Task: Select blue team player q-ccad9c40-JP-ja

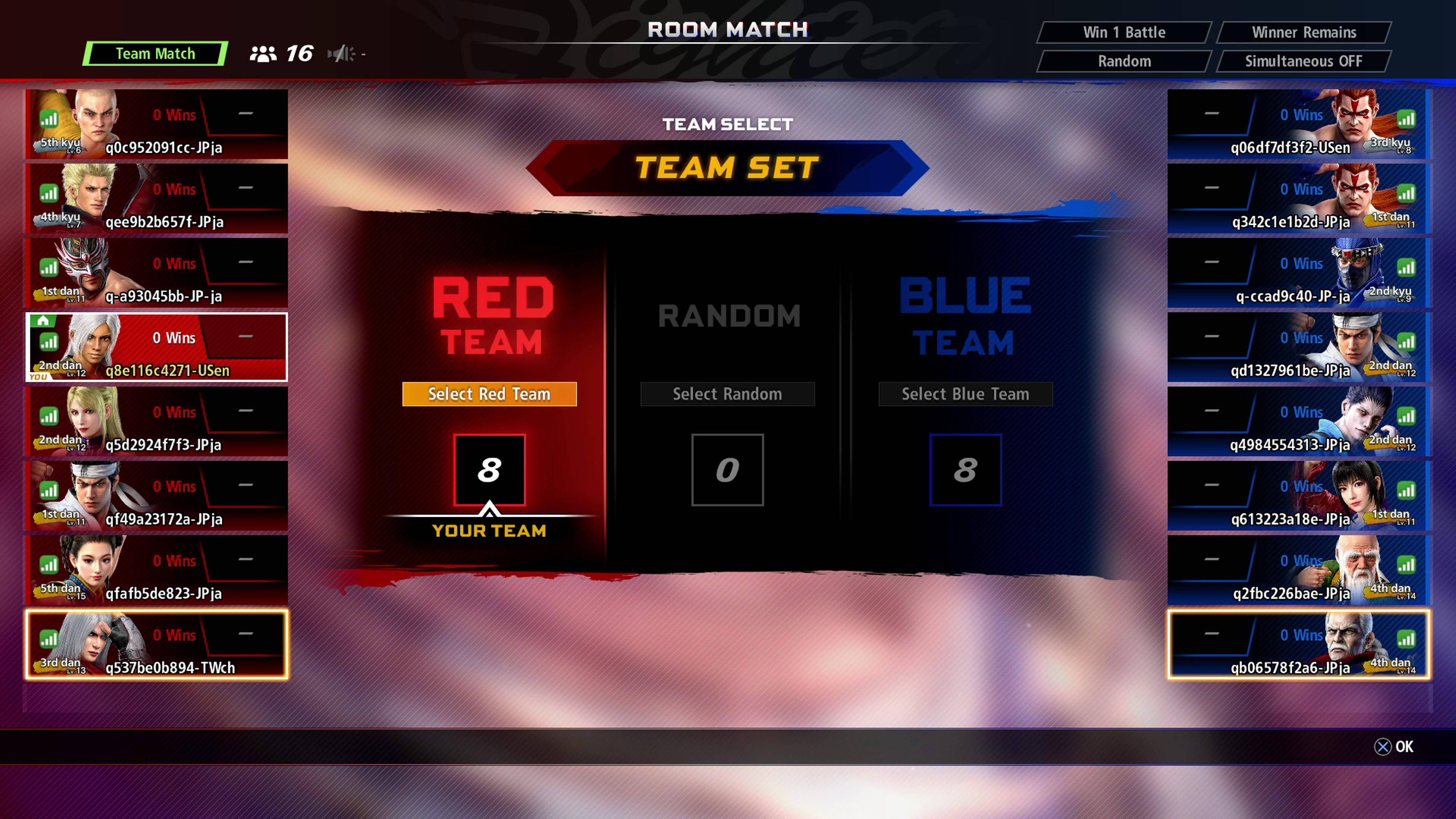Action: [x=1299, y=273]
